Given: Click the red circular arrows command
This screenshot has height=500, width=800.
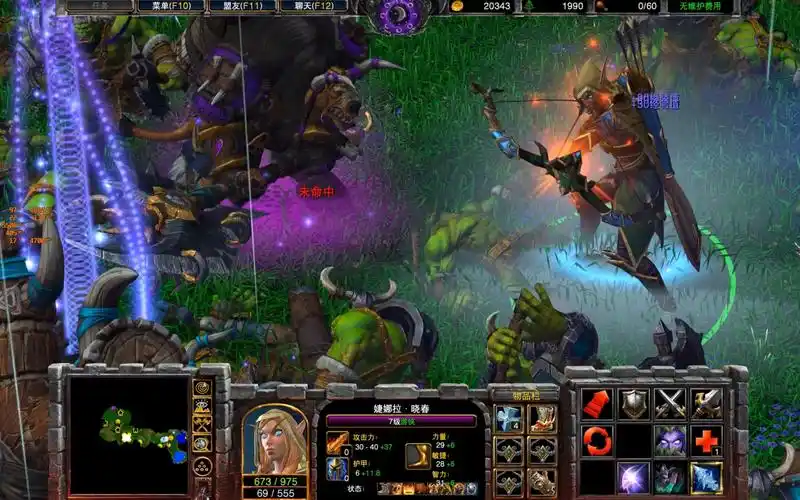Looking at the screenshot, I should 597,440.
